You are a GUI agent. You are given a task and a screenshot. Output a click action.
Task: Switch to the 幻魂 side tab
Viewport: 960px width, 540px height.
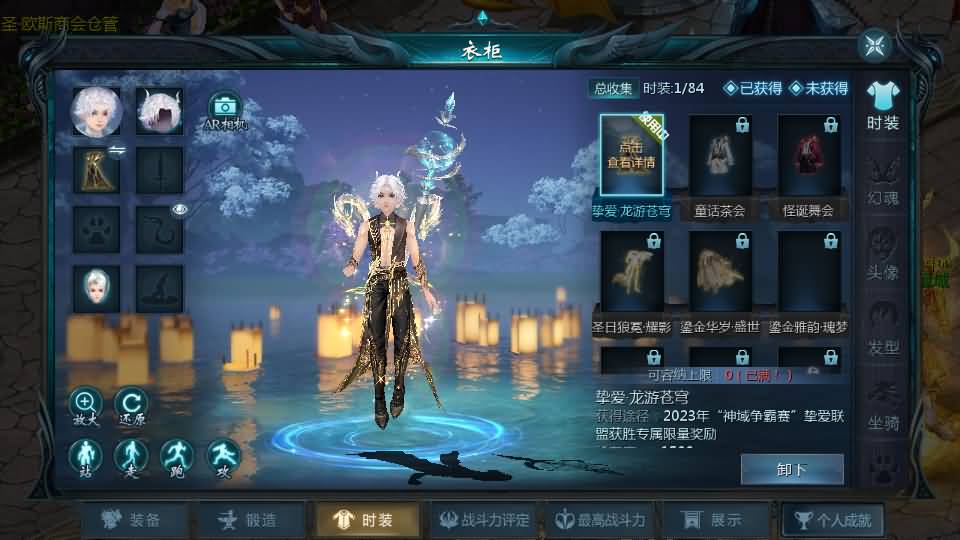pos(883,180)
